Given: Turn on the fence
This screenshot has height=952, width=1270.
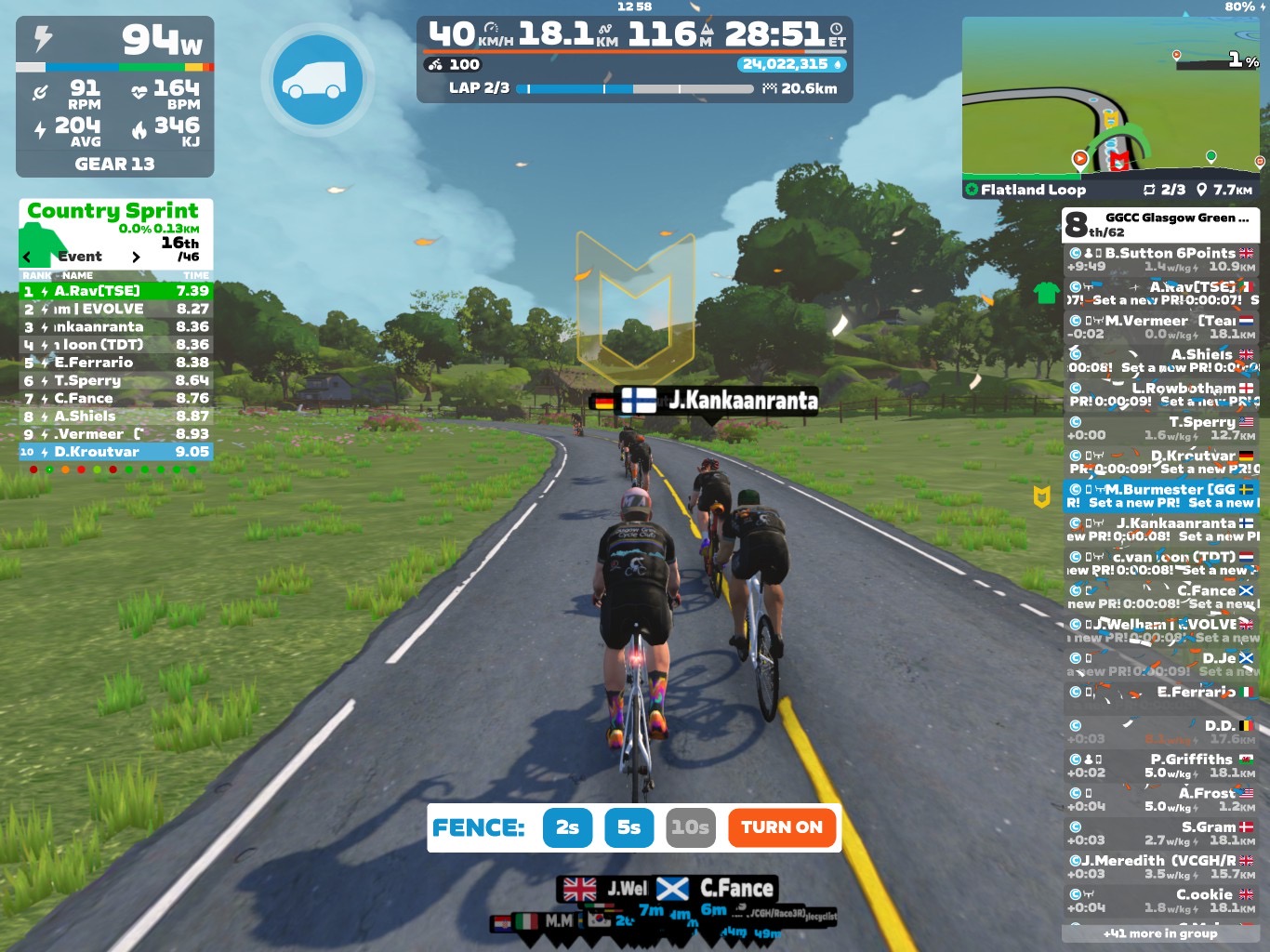Looking at the screenshot, I should coord(781,827).
